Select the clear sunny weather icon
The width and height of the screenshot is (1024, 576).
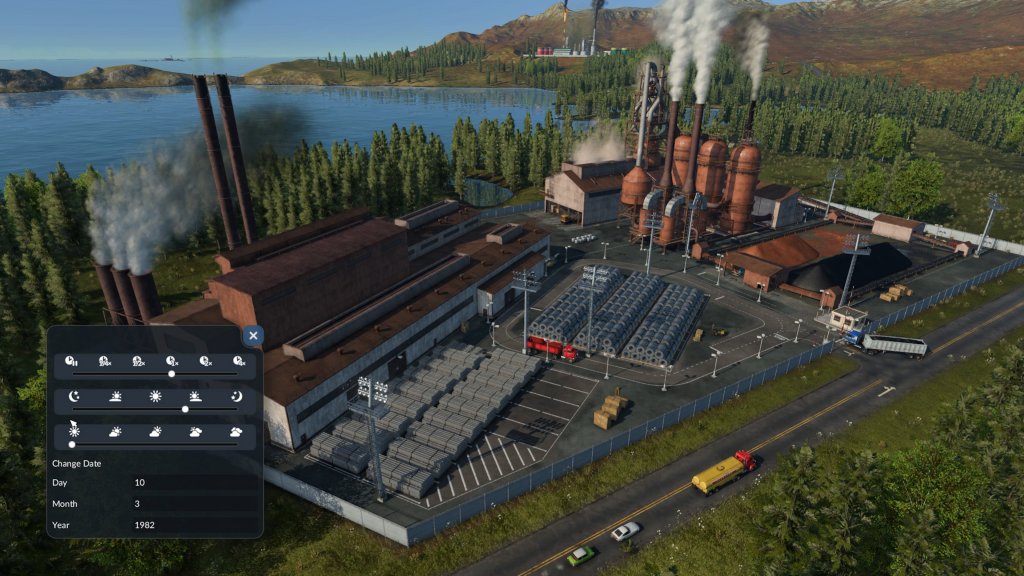pos(72,432)
